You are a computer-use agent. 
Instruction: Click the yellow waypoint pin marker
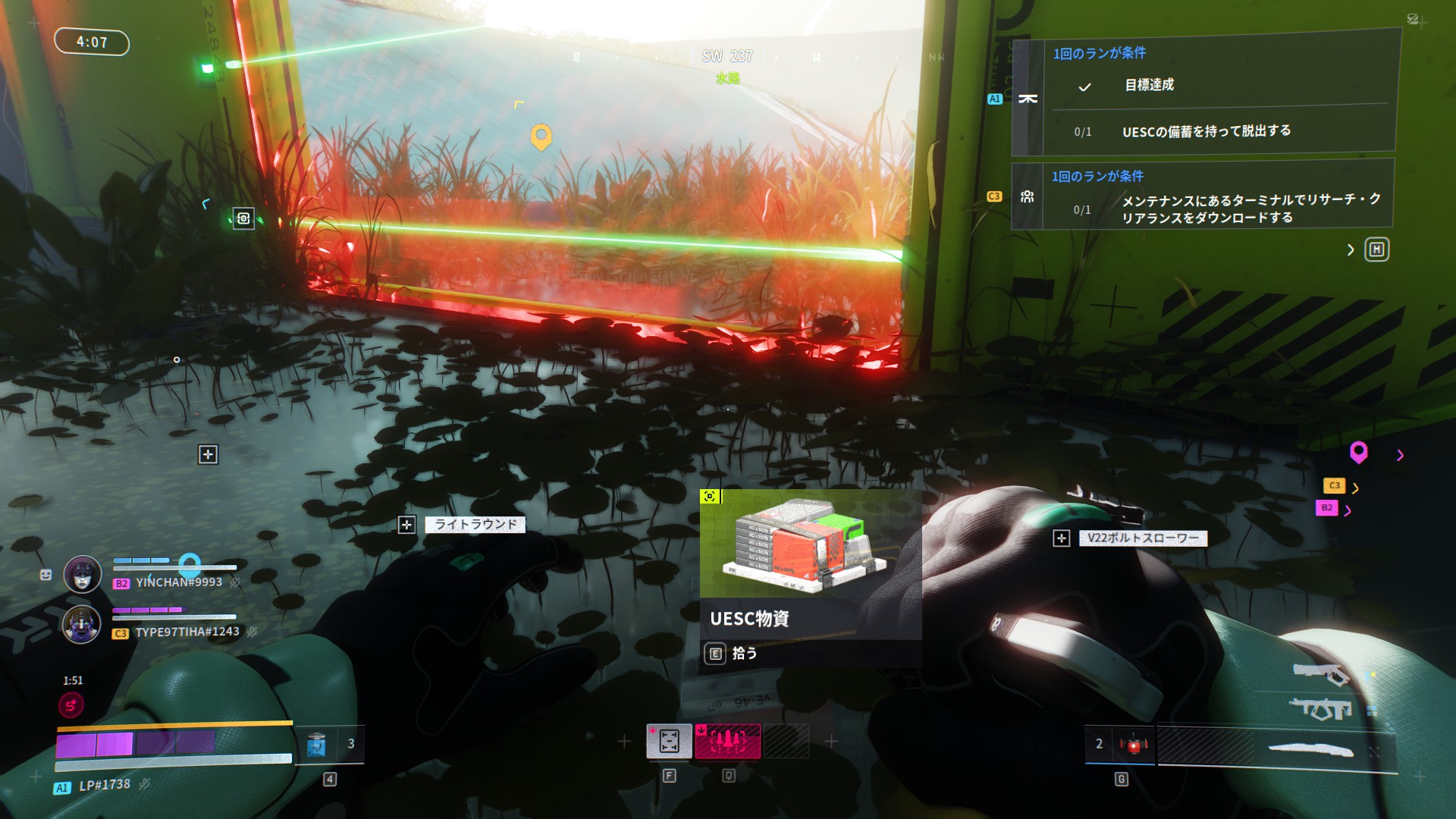click(541, 136)
